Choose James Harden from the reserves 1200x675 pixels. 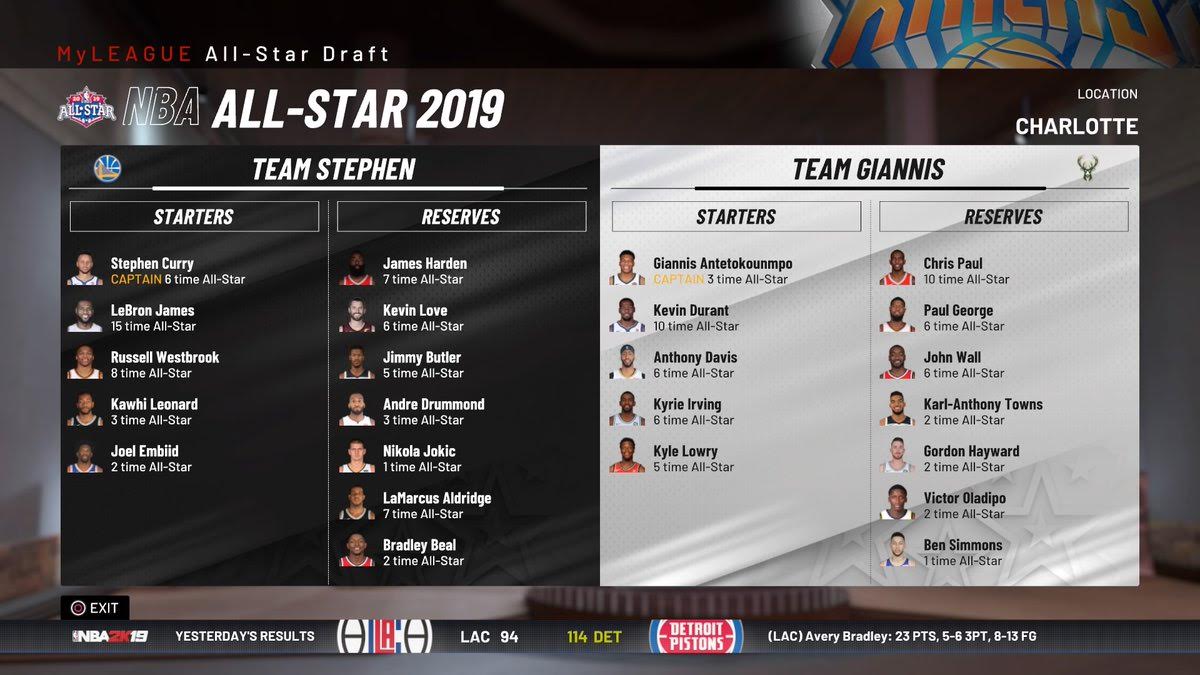pos(424,270)
